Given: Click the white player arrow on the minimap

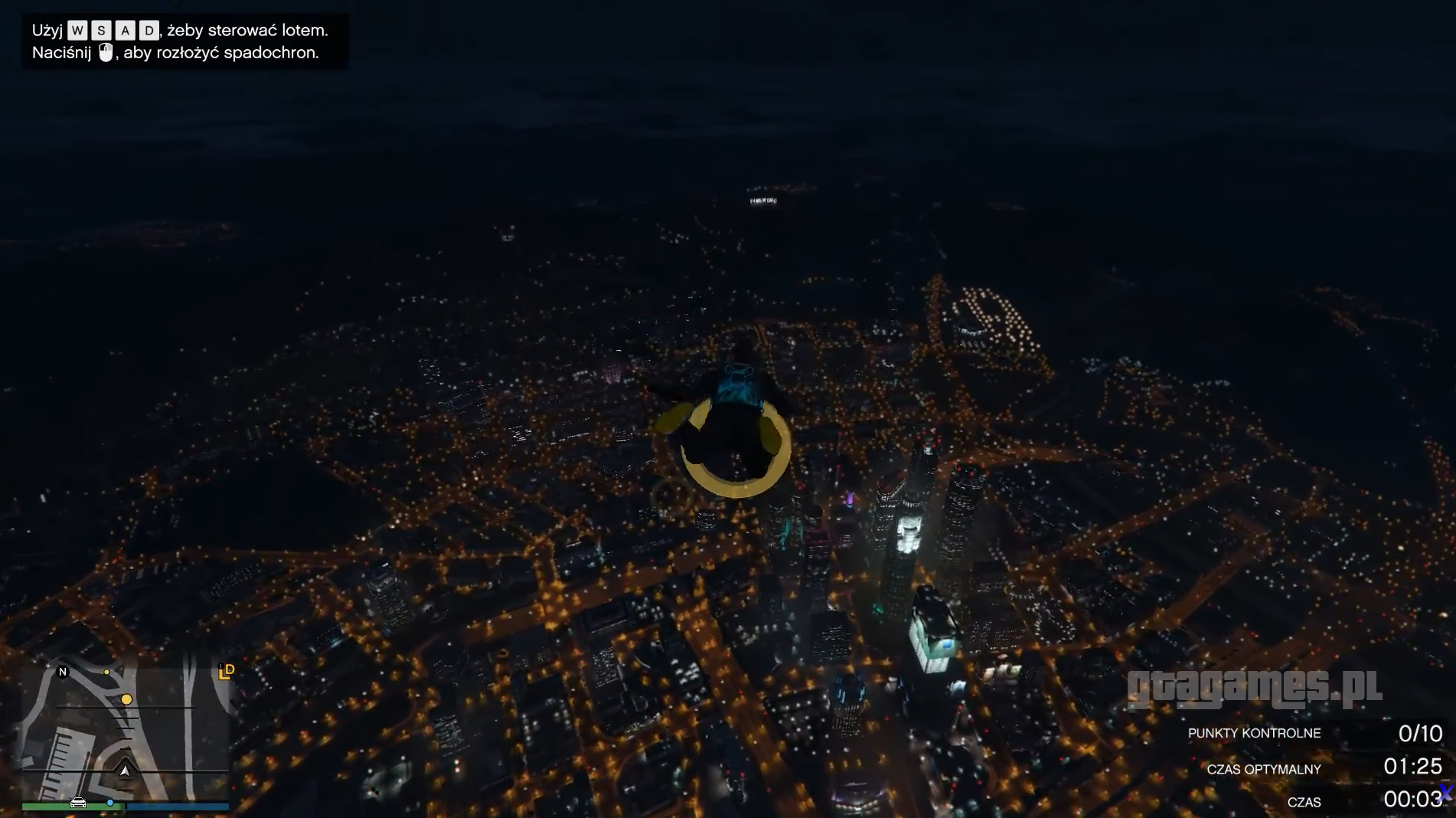Looking at the screenshot, I should tap(126, 771).
